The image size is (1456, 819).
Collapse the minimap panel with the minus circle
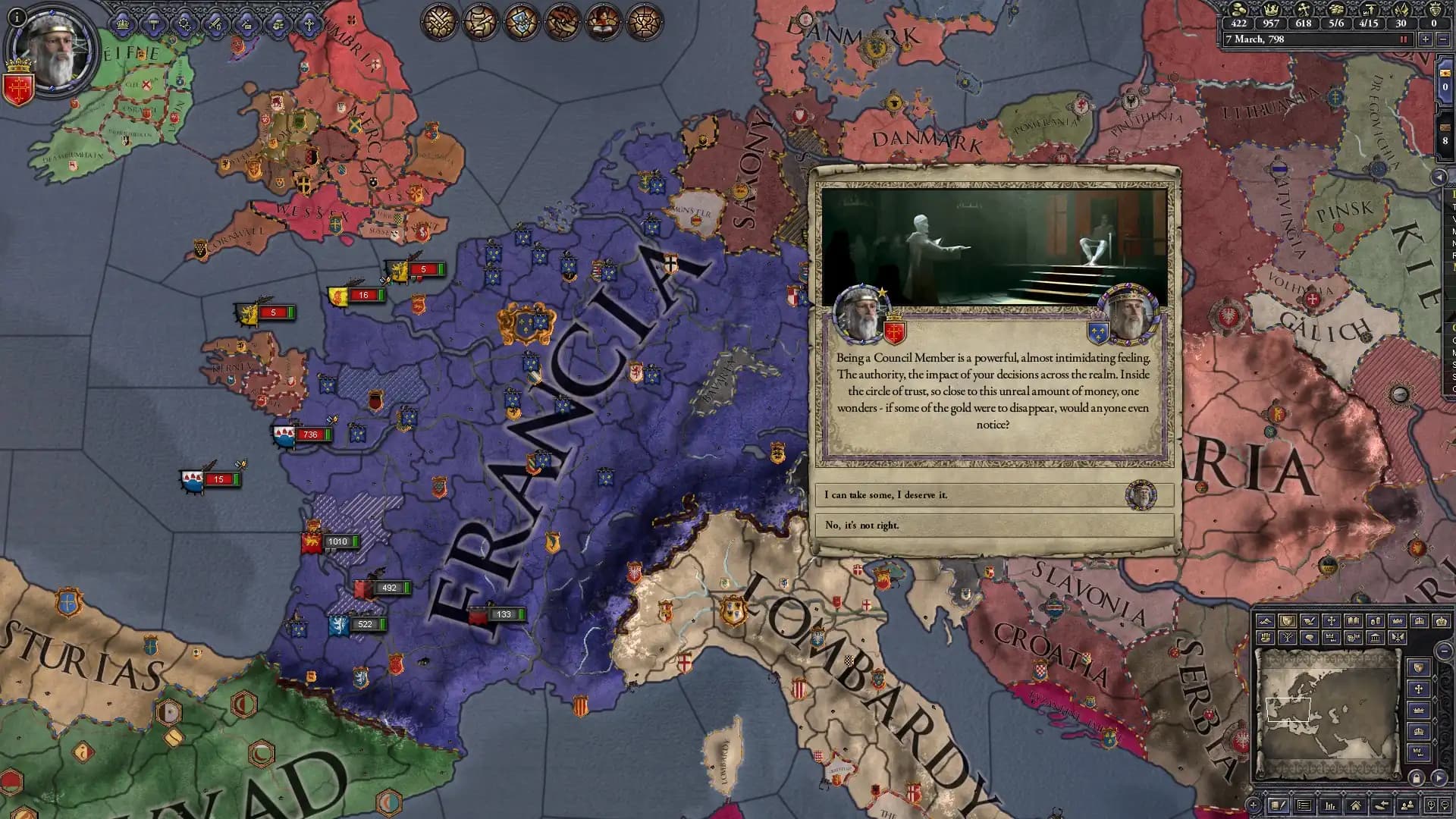(x=1443, y=651)
